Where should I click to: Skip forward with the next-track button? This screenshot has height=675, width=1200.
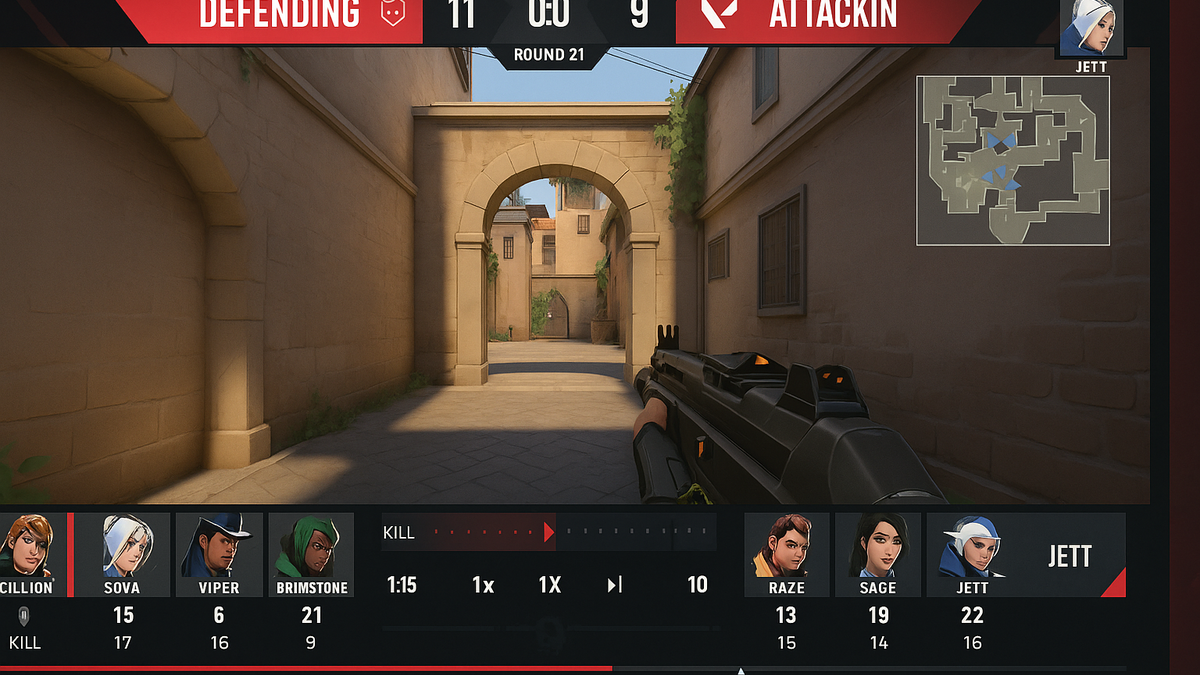[614, 585]
